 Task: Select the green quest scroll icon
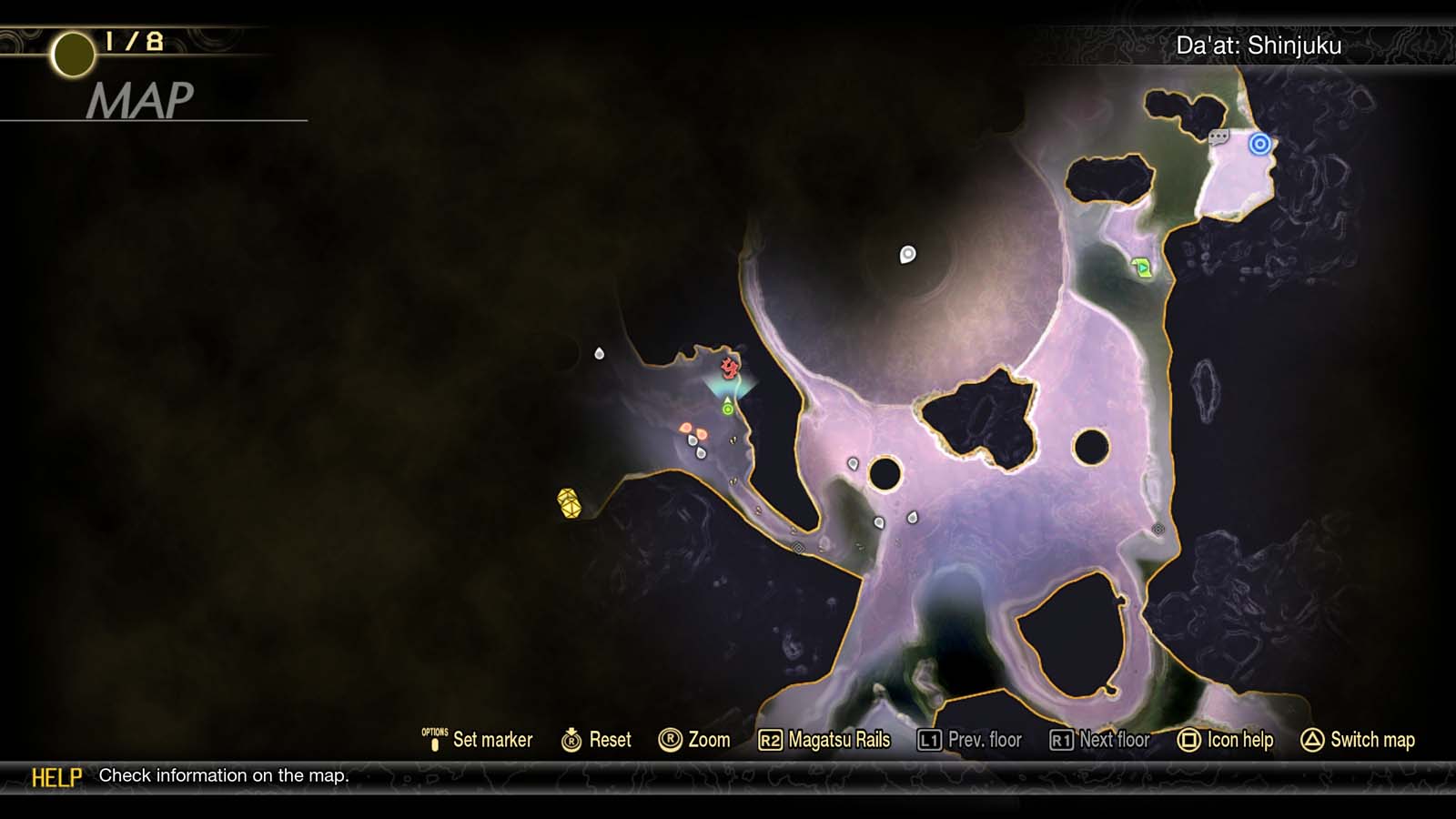tap(1140, 269)
